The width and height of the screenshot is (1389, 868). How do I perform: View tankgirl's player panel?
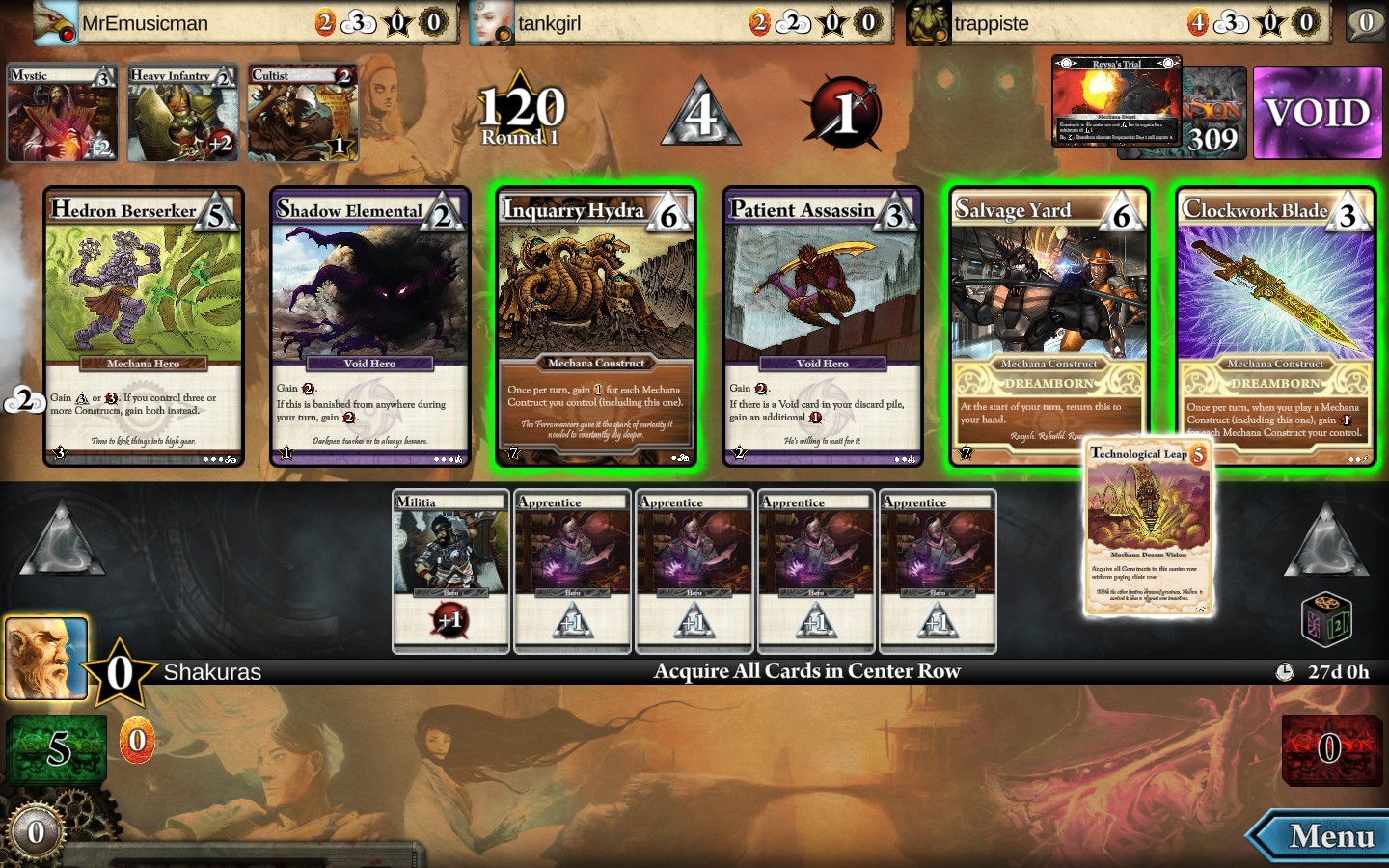(x=675, y=22)
